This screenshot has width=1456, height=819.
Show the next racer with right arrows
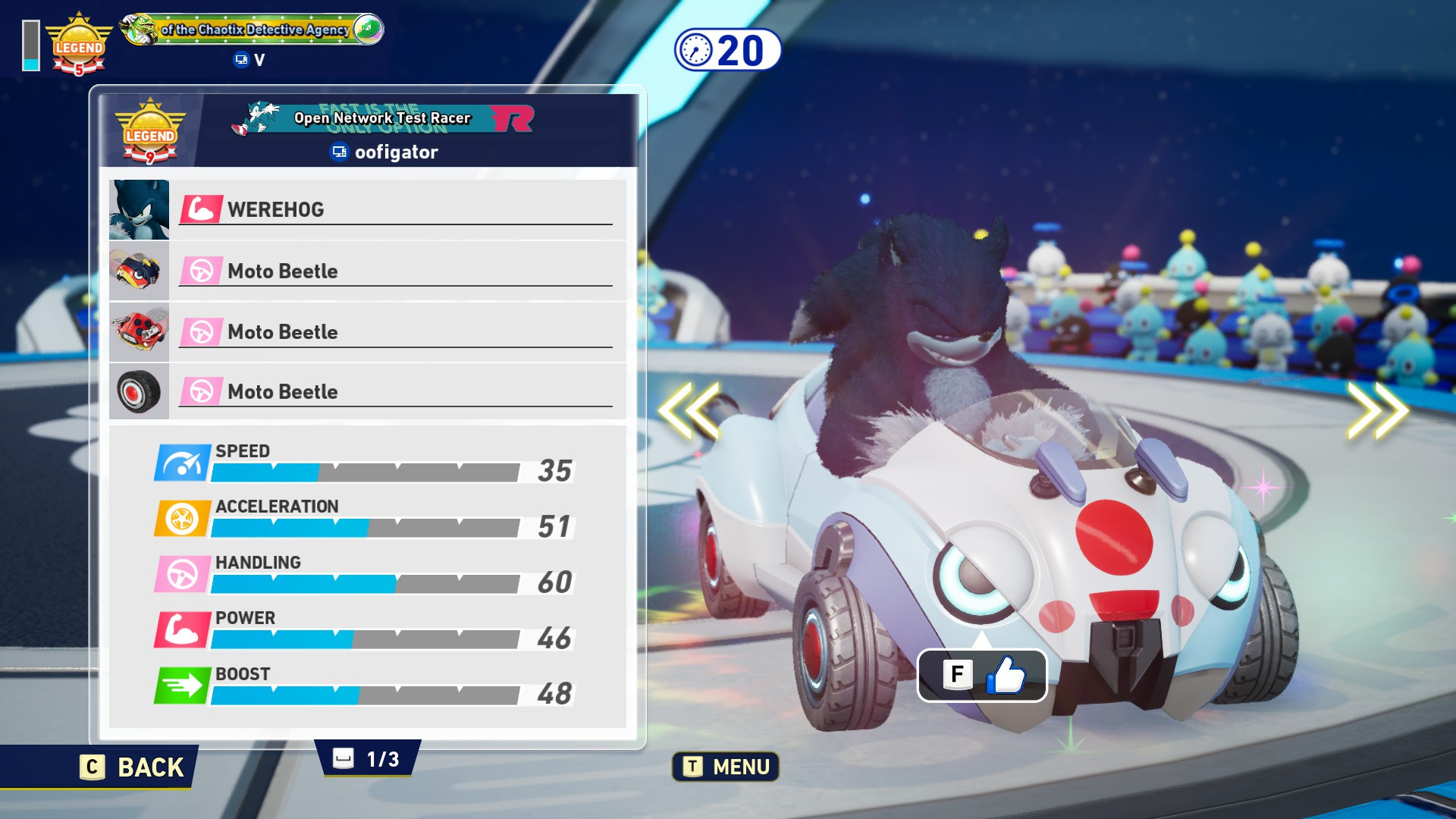point(1376,410)
